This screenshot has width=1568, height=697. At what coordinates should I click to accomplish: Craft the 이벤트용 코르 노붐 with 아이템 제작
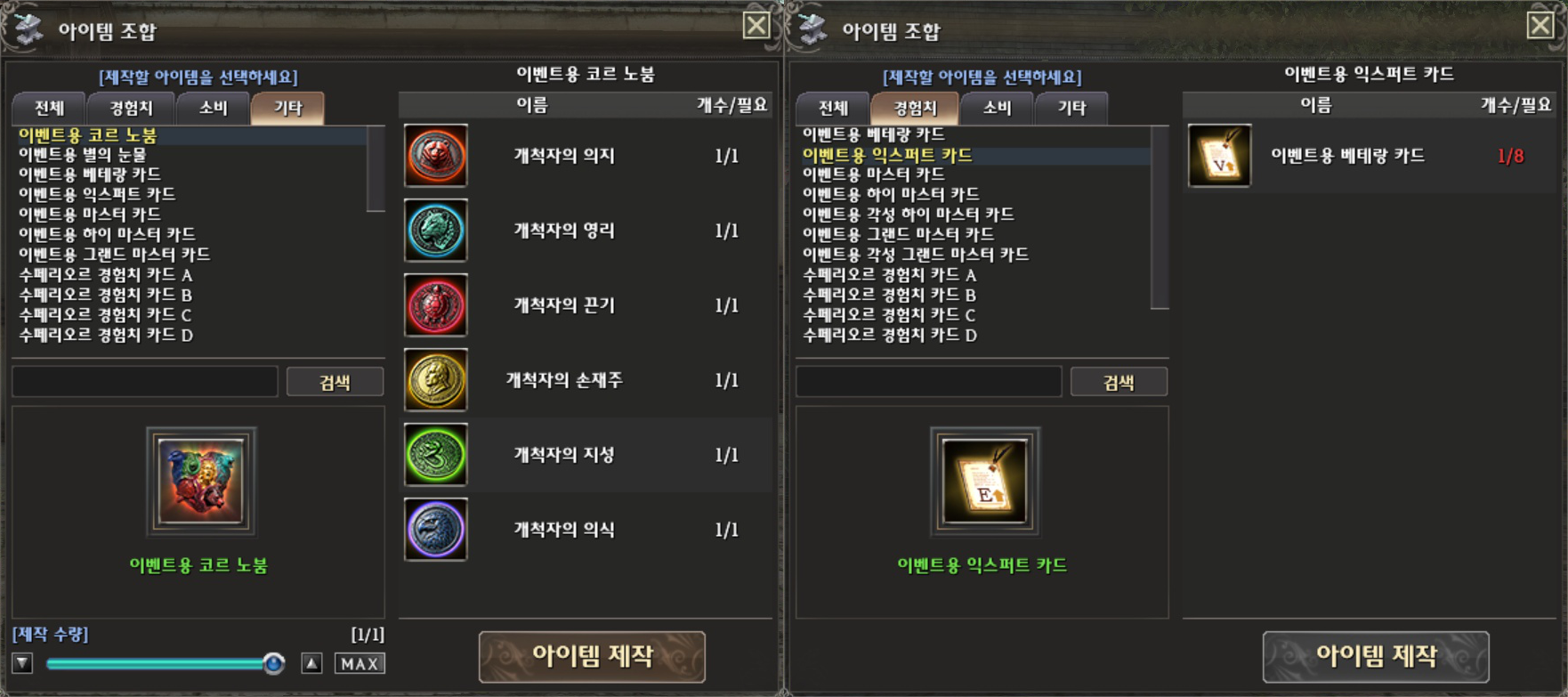pyautogui.click(x=592, y=657)
